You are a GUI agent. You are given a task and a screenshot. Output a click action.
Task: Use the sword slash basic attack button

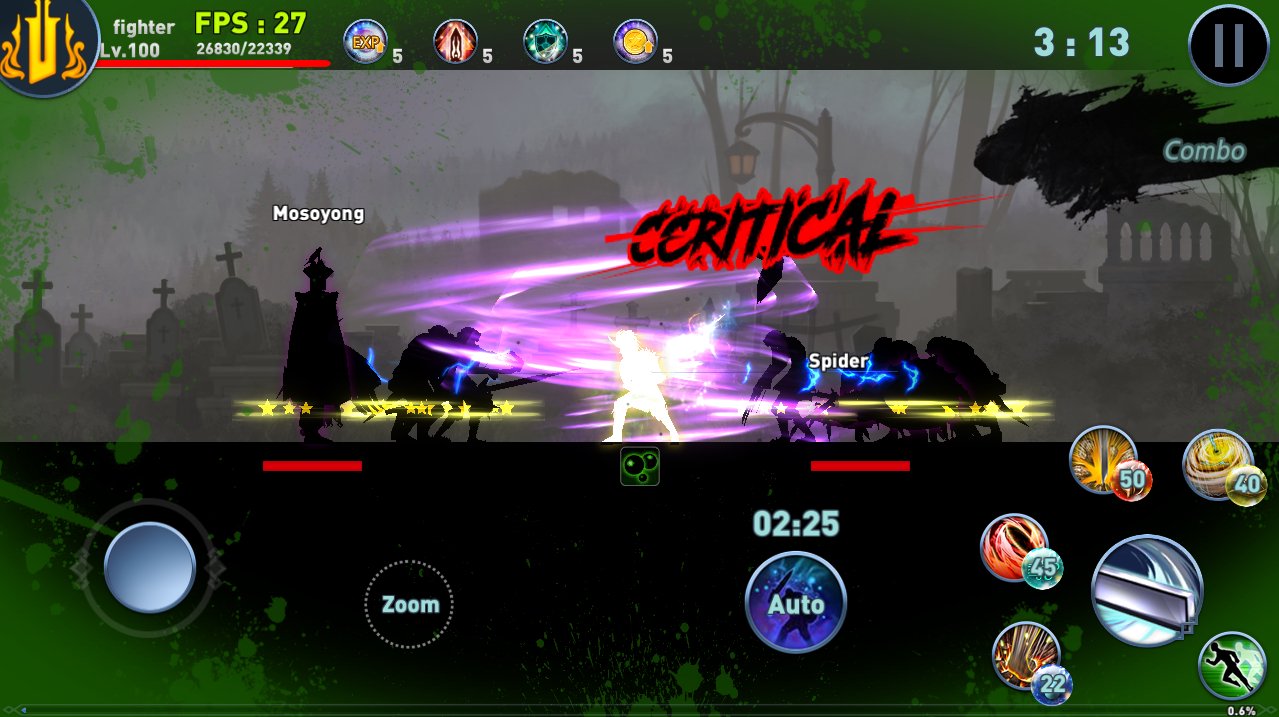pyautogui.click(x=1146, y=590)
